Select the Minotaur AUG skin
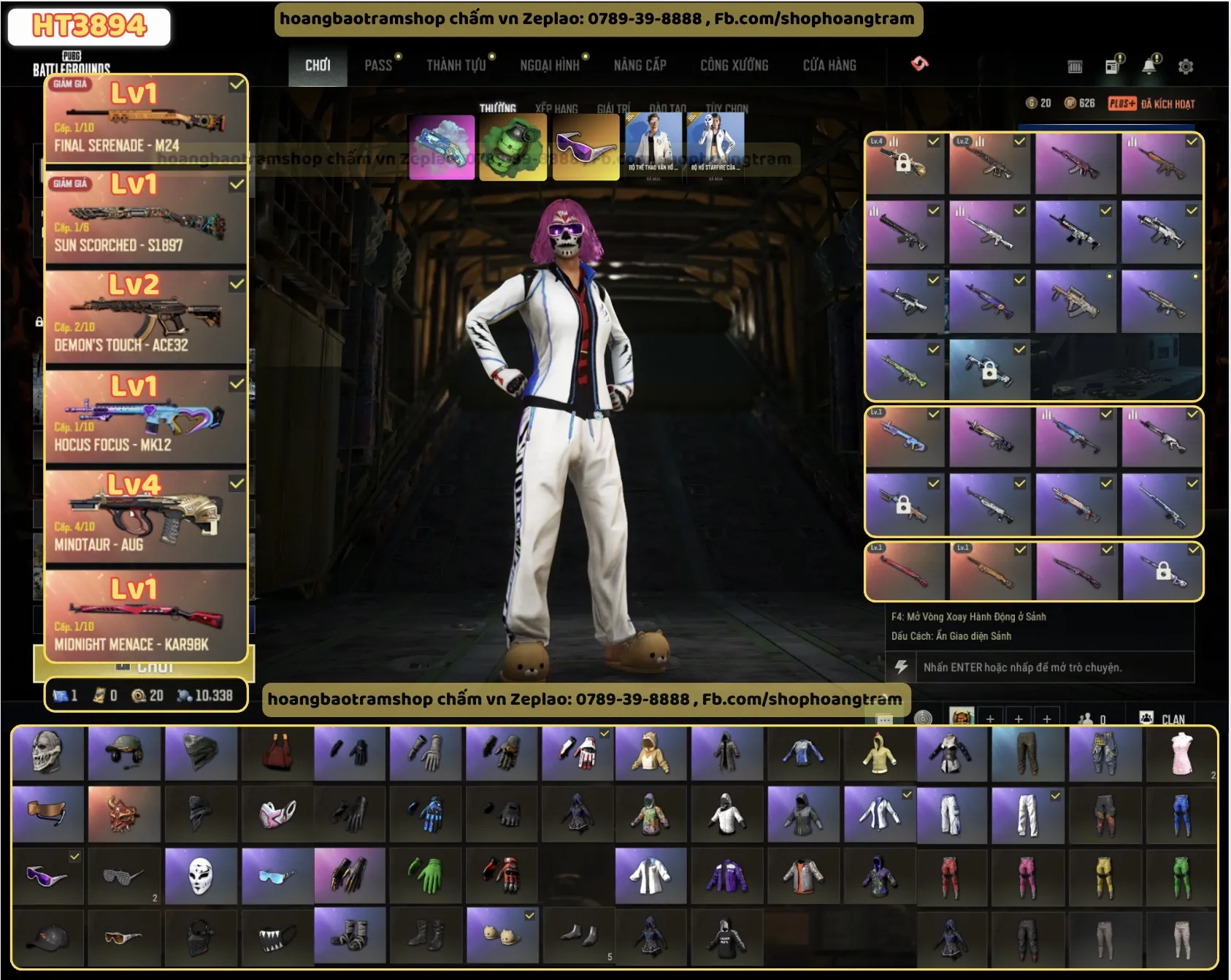Screen dimensions: 1231x980 pyautogui.click(x=145, y=517)
